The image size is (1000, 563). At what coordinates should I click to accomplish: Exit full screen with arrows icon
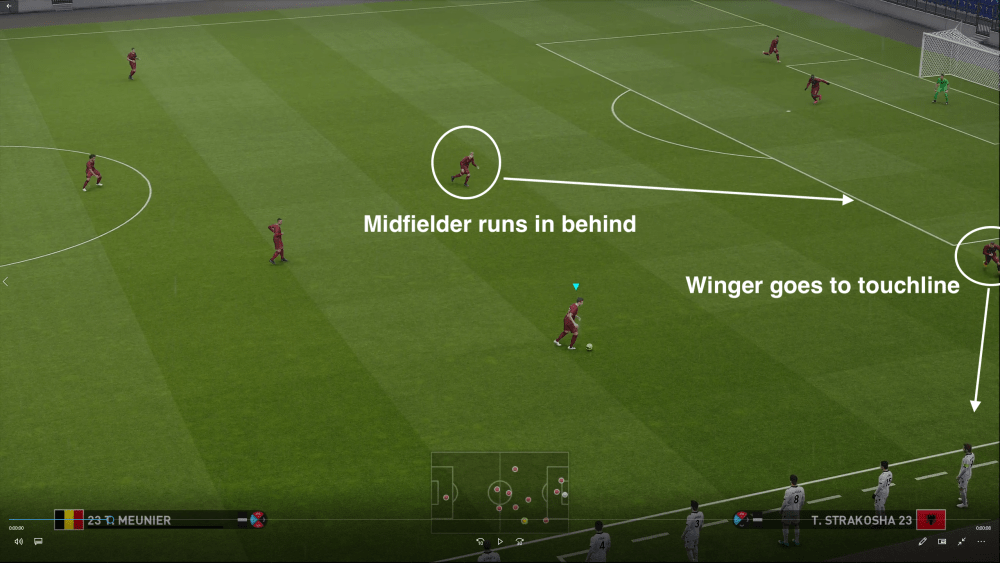tap(961, 541)
